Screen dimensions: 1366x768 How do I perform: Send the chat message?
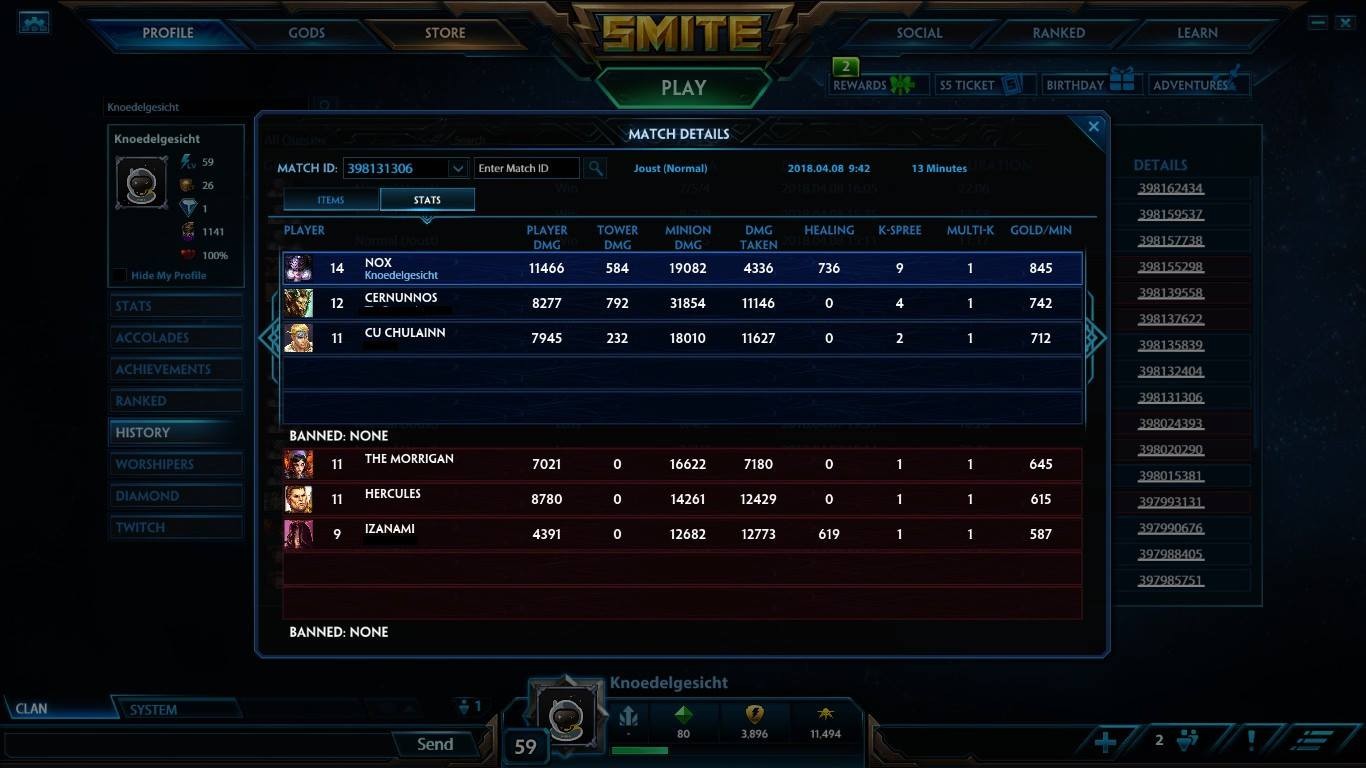pos(435,744)
